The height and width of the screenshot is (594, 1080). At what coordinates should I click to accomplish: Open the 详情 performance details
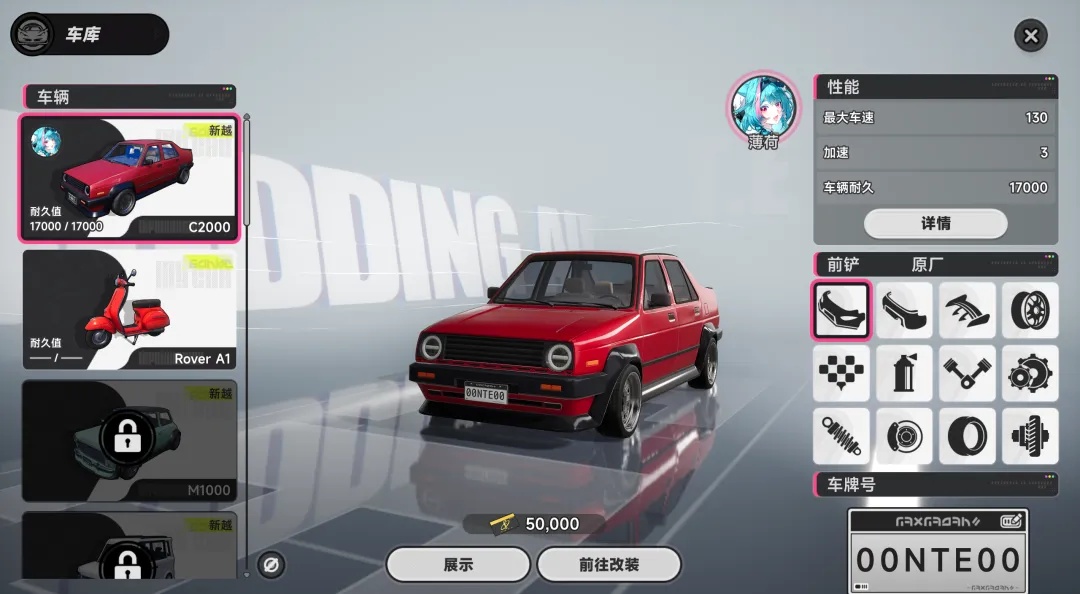click(935, 223)
